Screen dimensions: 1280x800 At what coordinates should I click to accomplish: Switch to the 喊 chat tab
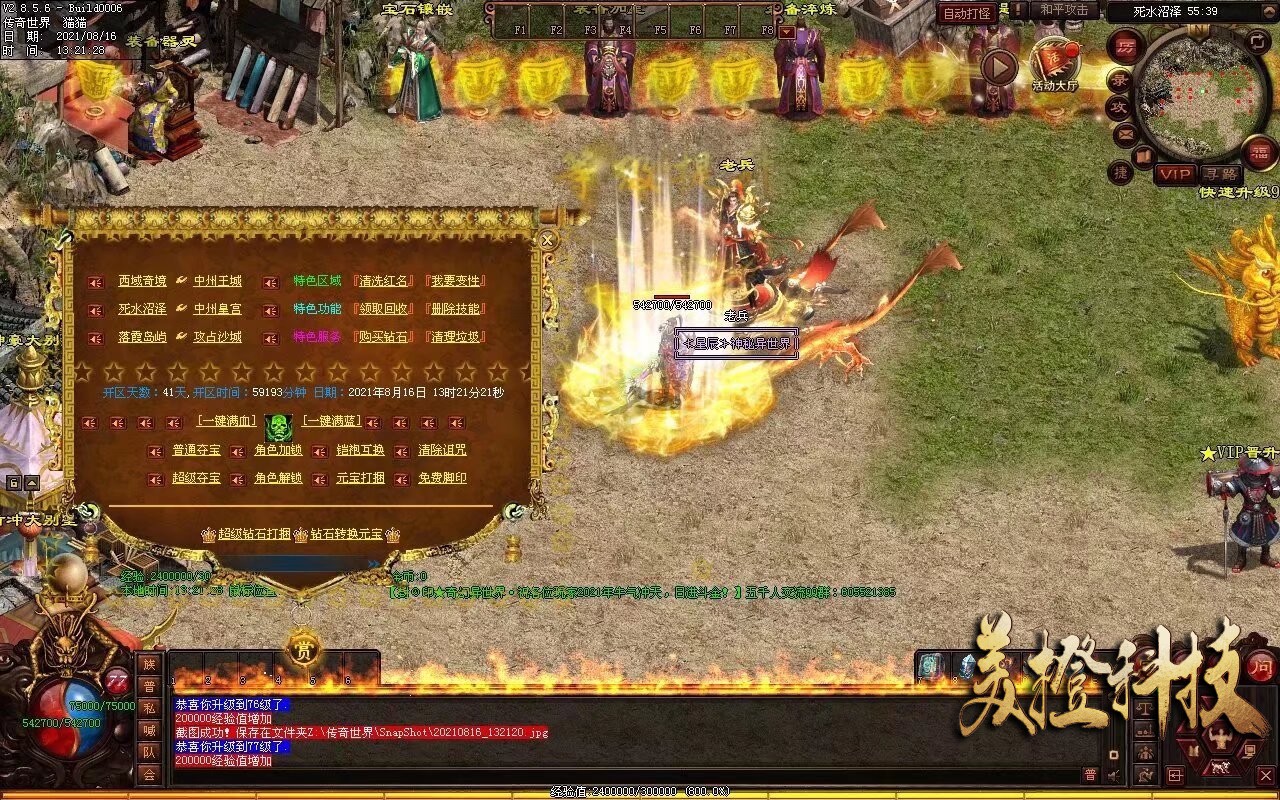click(x=150, y=732)
